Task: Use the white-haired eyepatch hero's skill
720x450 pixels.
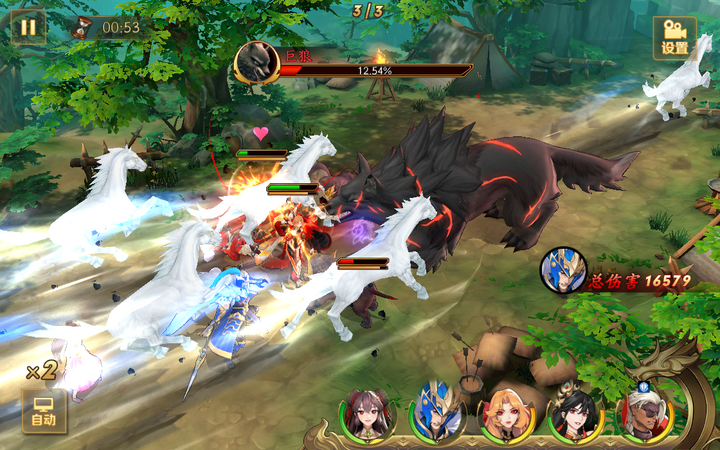Action: pos(645,412)
